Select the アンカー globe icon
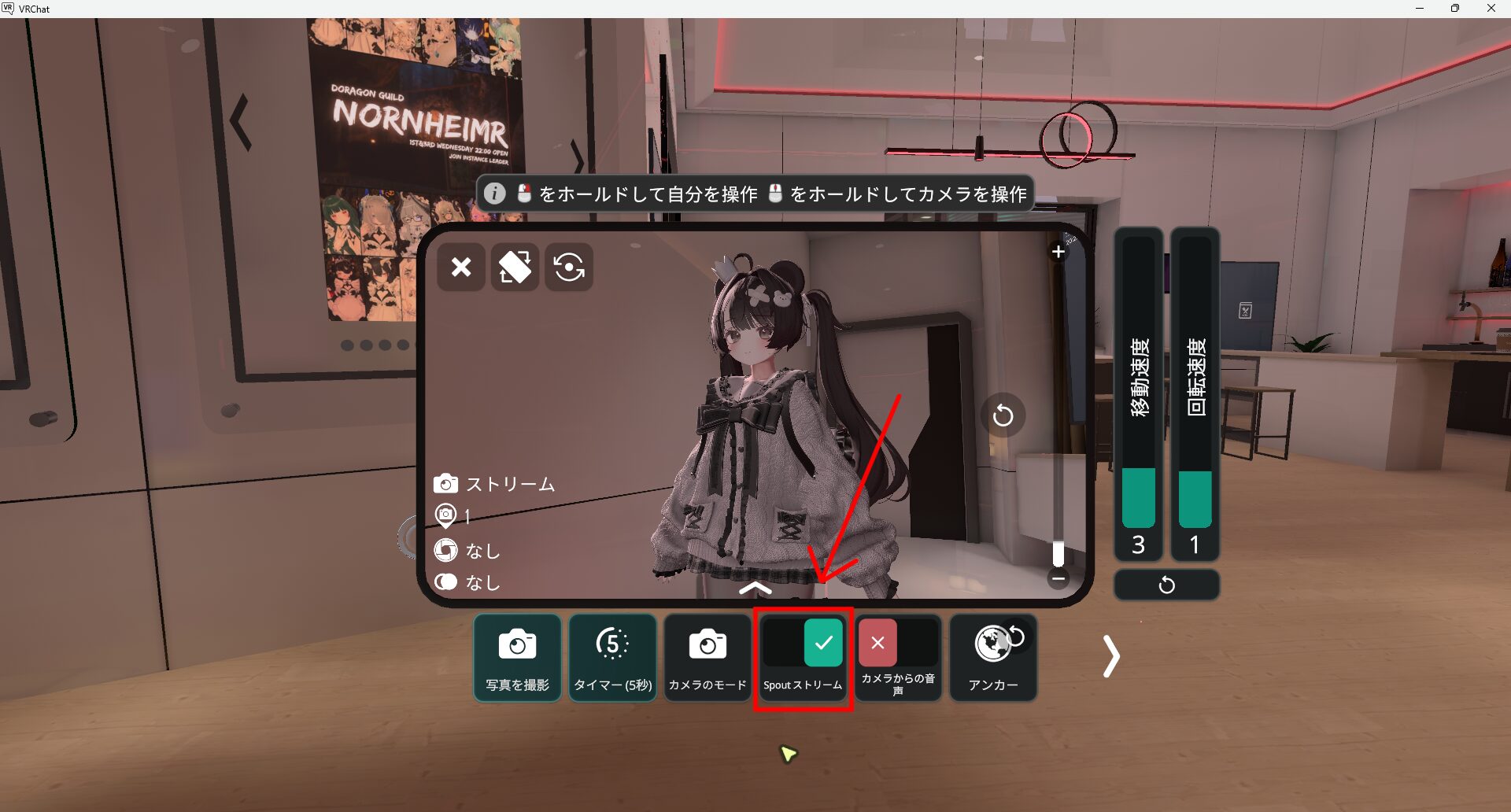Viewport: 1511px width, 812px height. pyautogui.click(x=993, y=657)
